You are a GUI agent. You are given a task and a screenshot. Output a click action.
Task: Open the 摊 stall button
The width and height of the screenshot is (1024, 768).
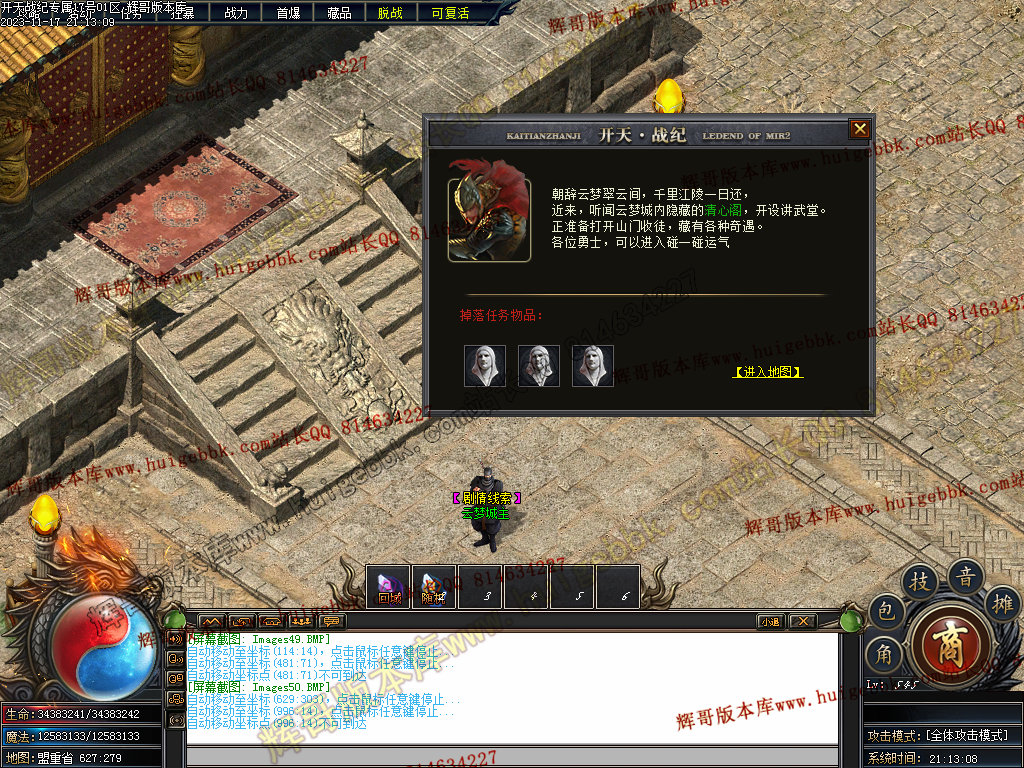pos(1001,602)
